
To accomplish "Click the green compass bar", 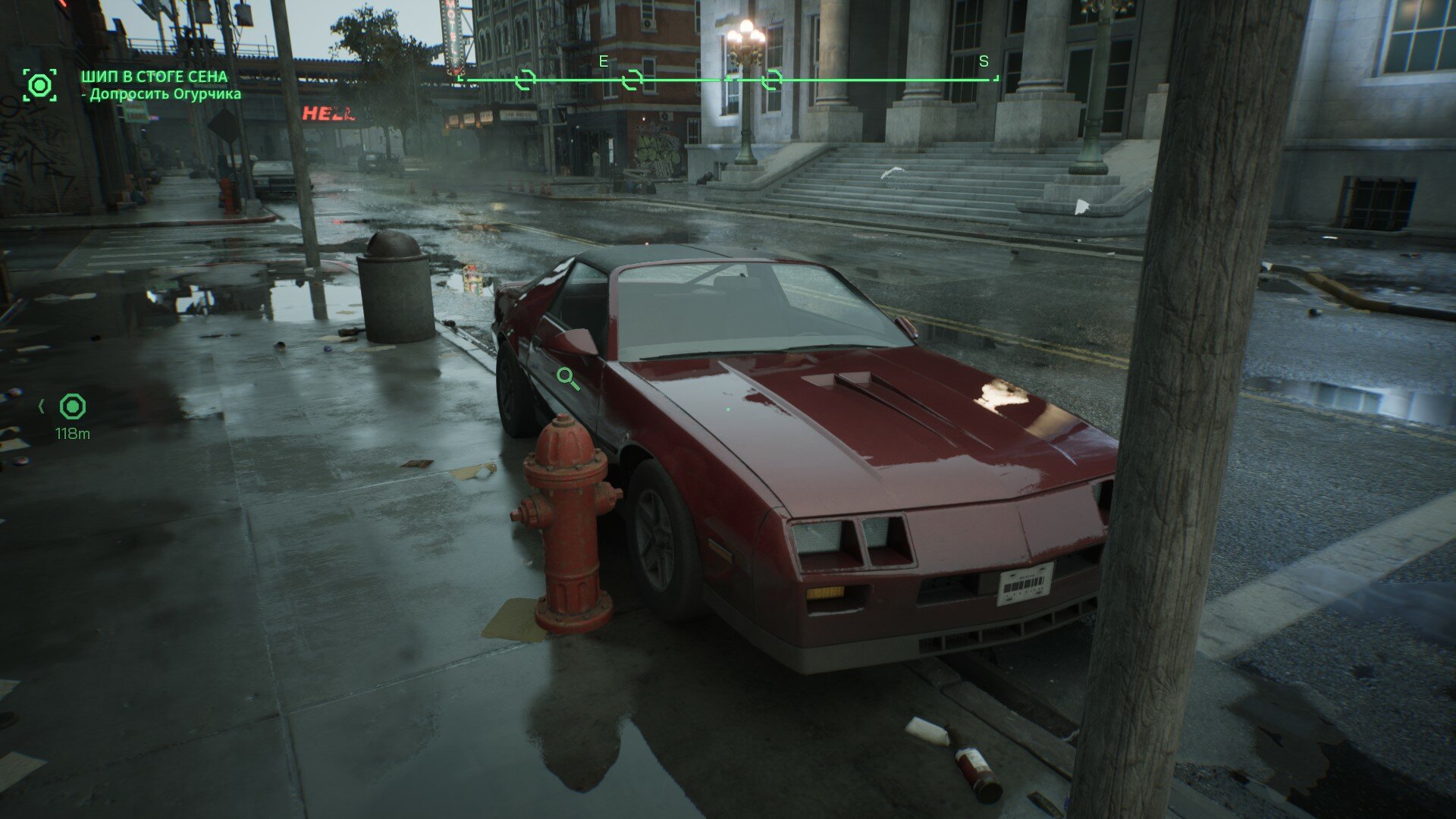I will pyautogui.click(x=728, y=79).
